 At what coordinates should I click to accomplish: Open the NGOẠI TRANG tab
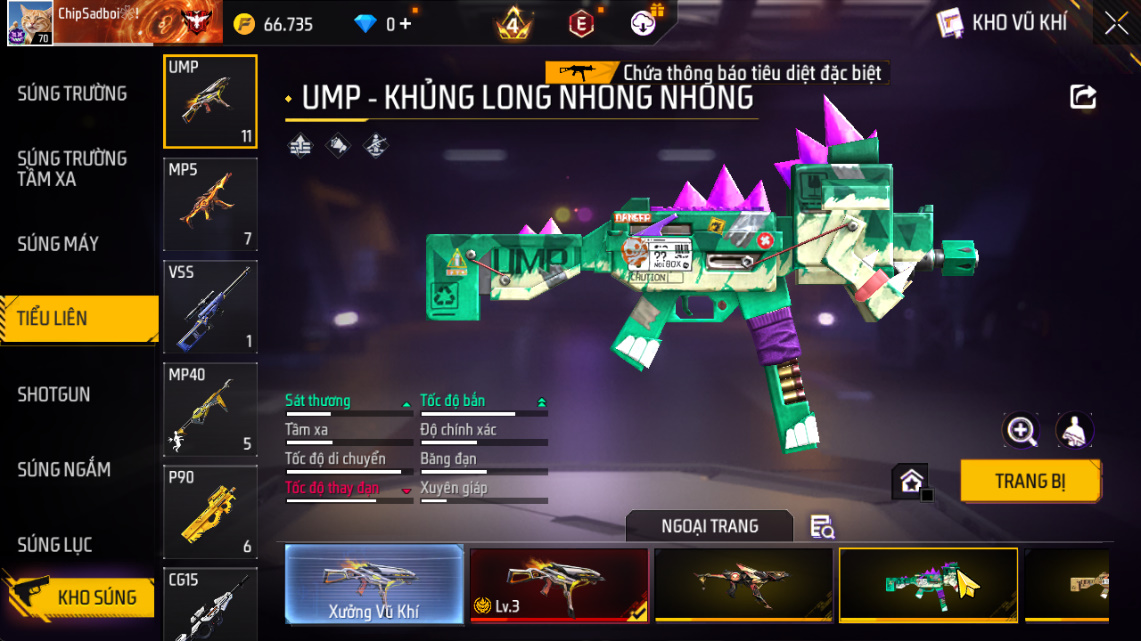pos(709,526)
